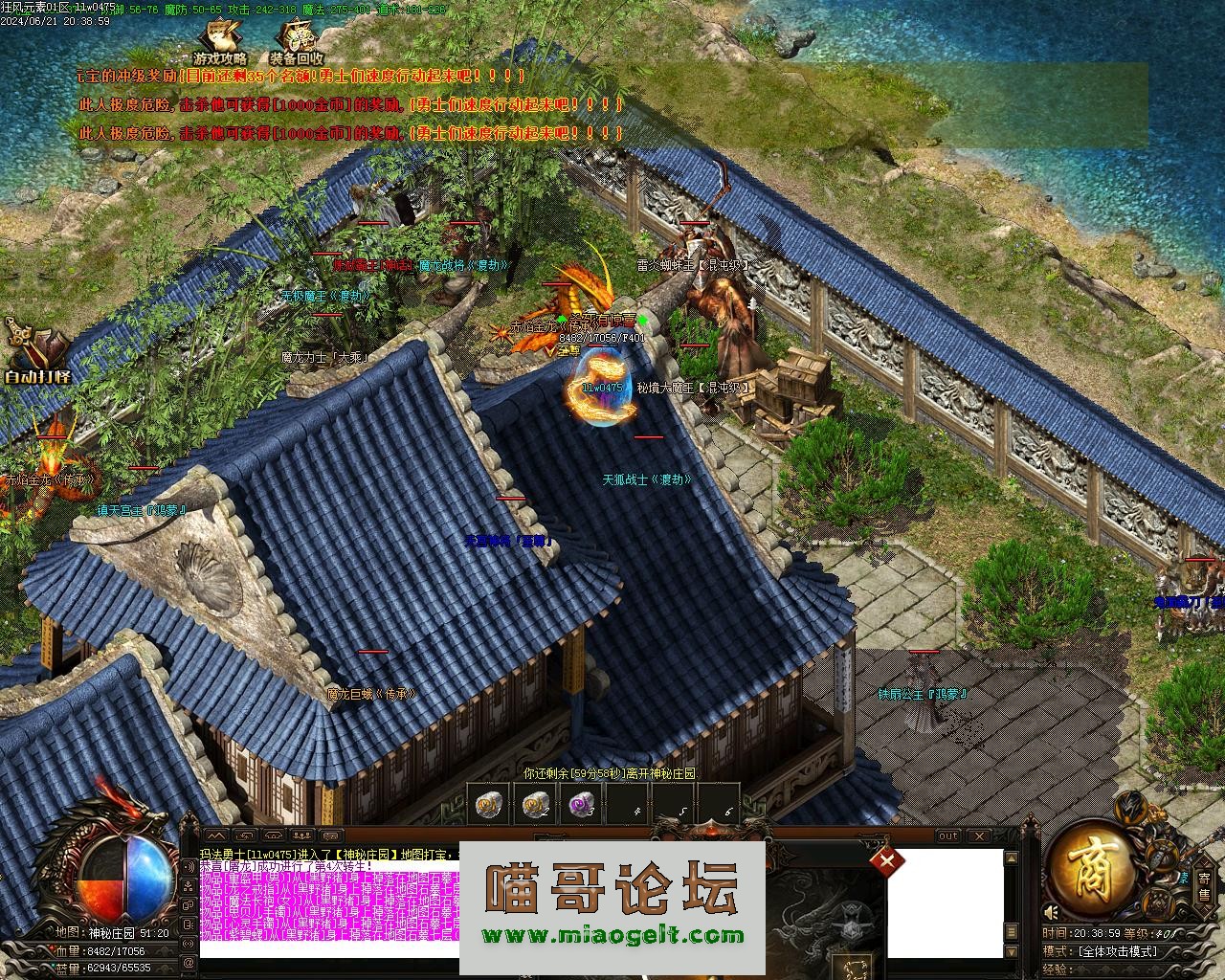Select the first scroll in the hotbar

tap(489, 806)
